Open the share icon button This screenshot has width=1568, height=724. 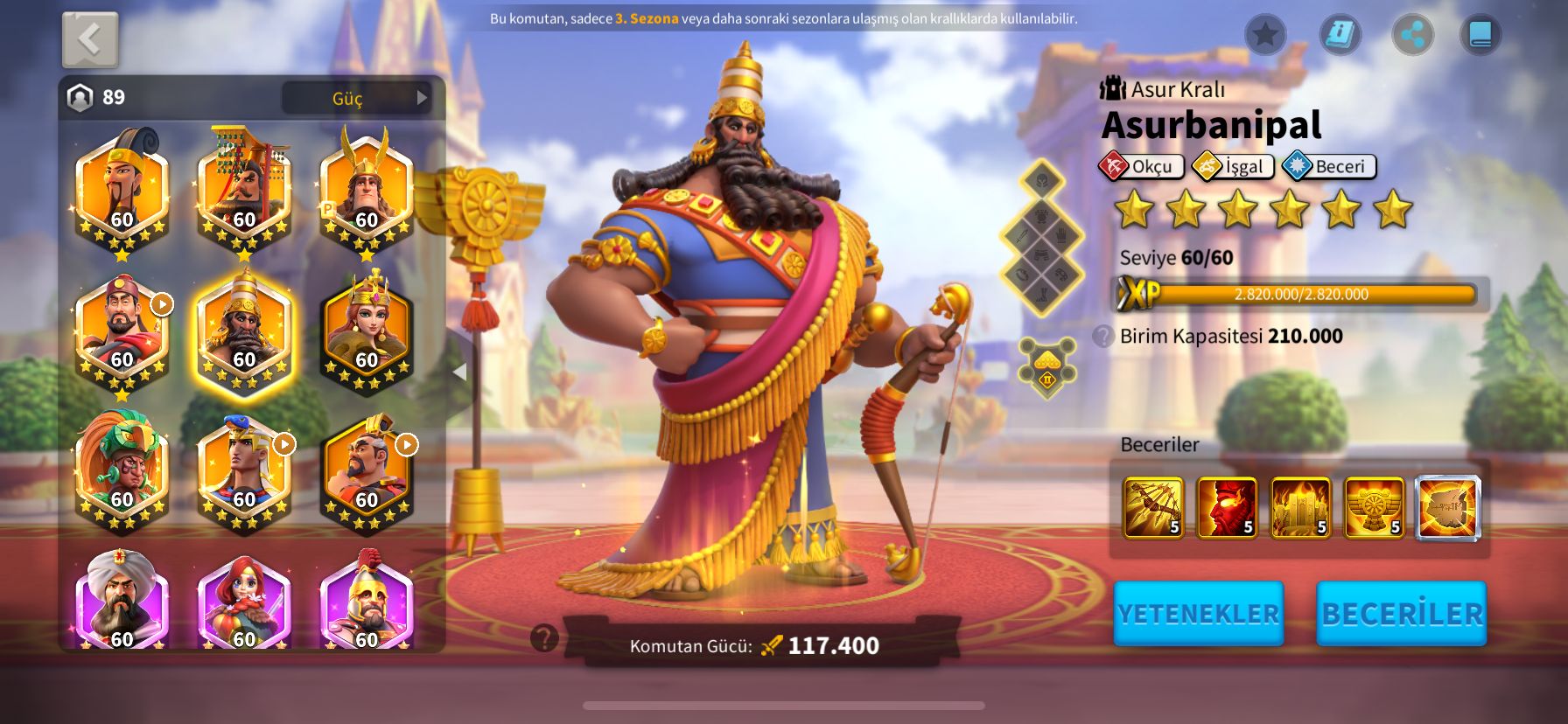tap(1412, 35)
